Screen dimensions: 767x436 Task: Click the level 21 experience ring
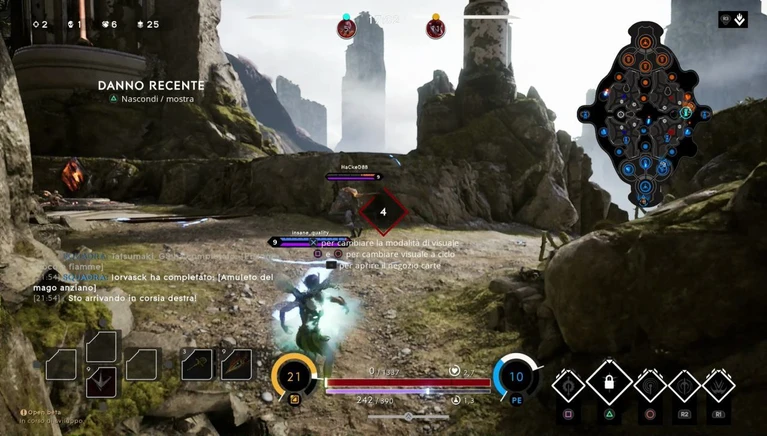coord(294,377)
